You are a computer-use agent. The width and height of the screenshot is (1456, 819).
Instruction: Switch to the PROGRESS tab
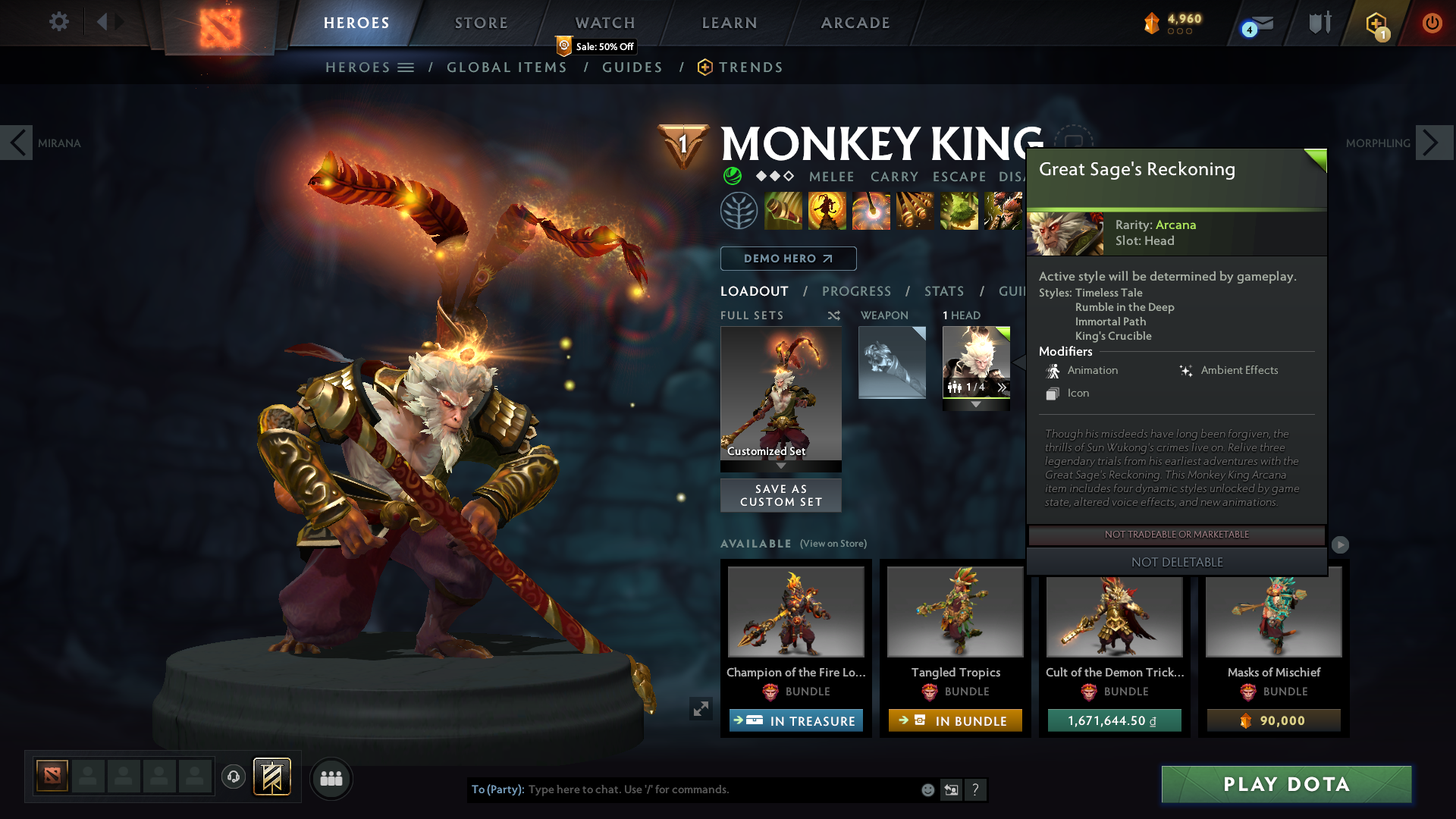coord(857,291)
